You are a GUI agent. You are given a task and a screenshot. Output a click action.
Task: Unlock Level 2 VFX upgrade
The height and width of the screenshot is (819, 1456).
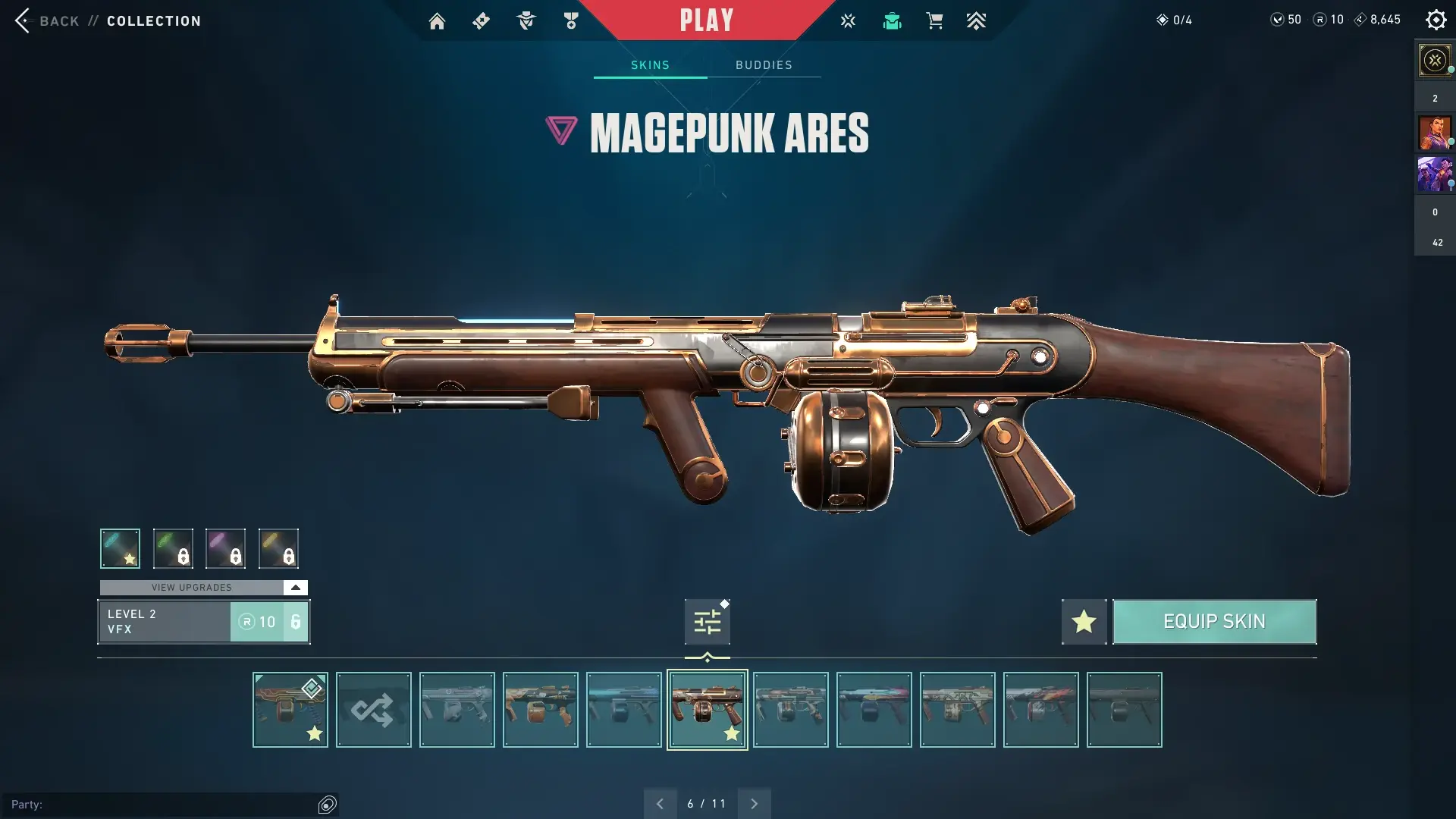268,622
